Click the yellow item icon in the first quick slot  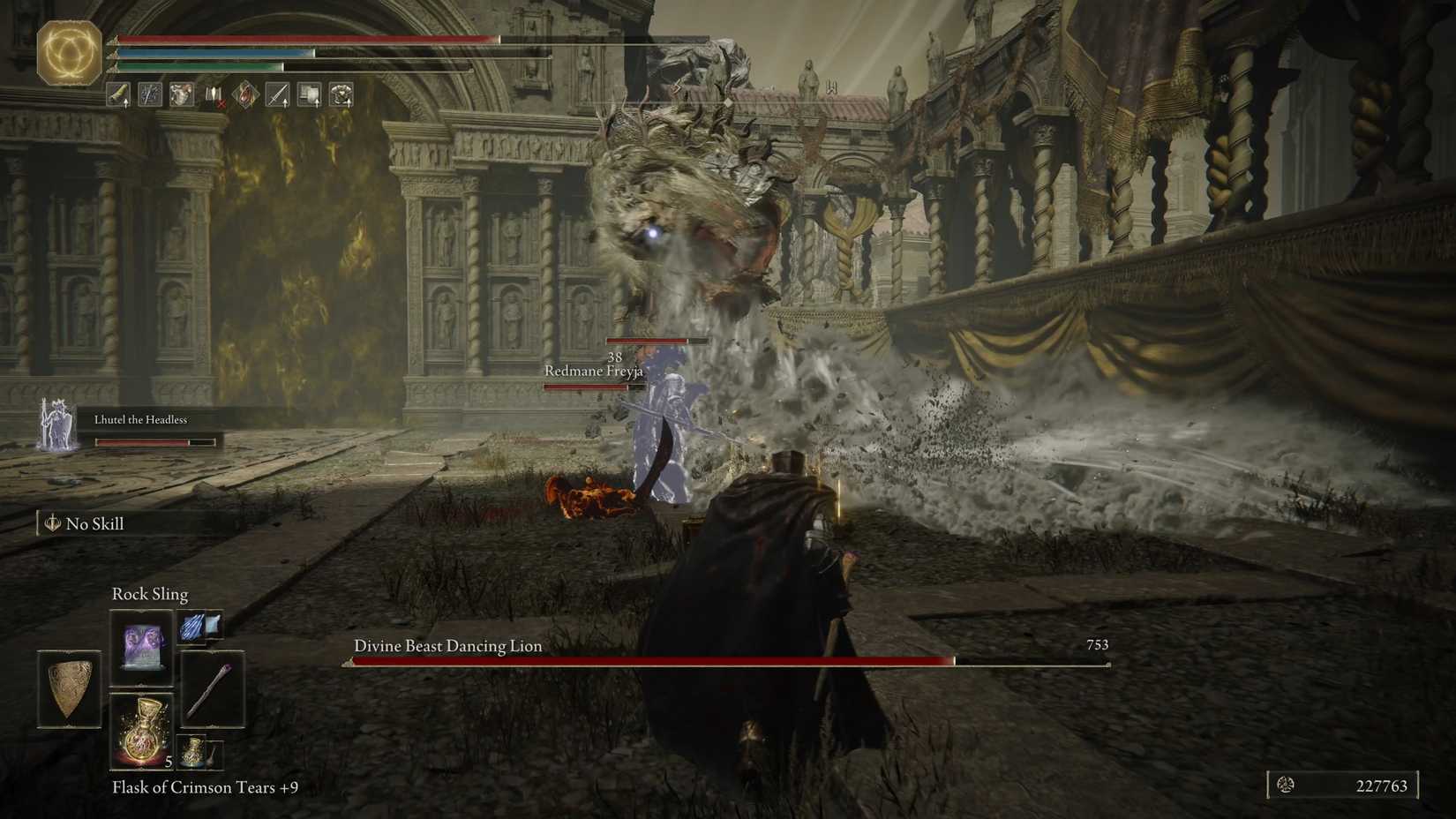[116, 94]
